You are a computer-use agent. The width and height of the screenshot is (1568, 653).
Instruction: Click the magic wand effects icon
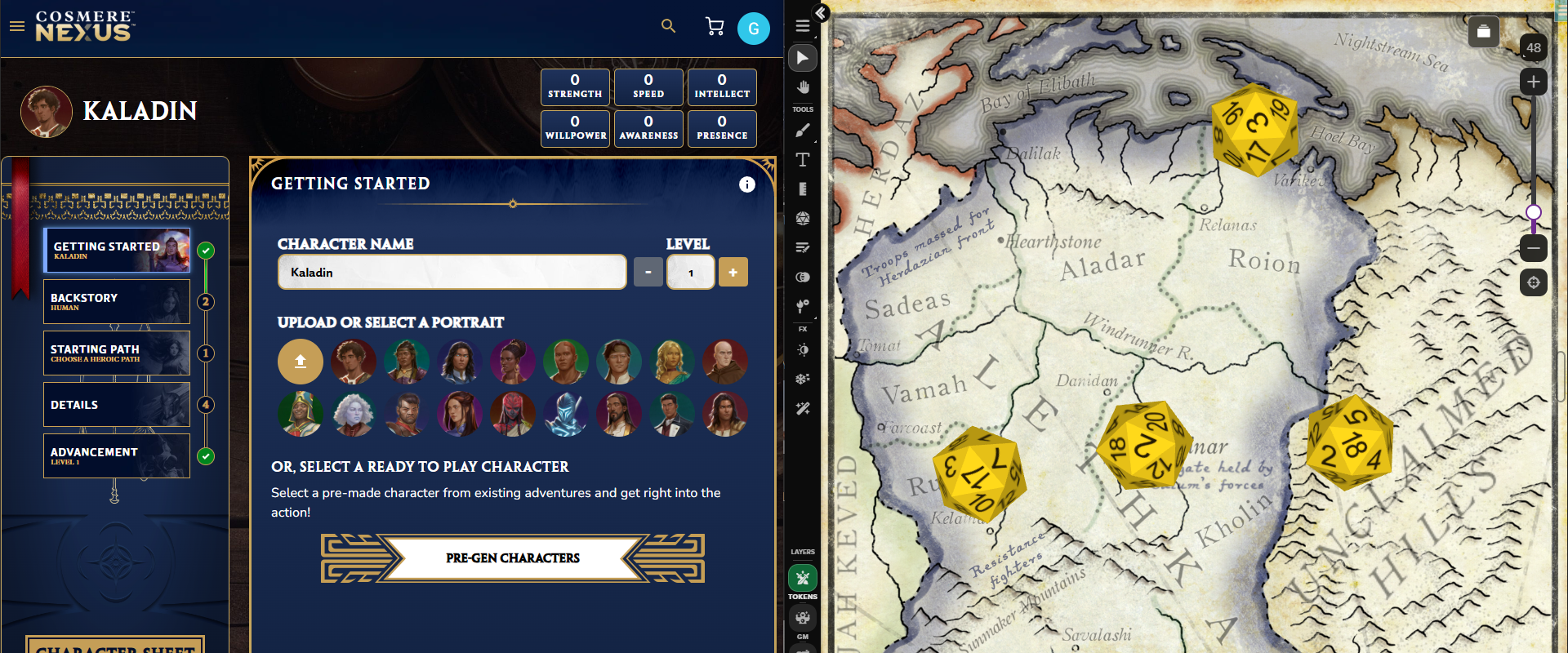803,409
